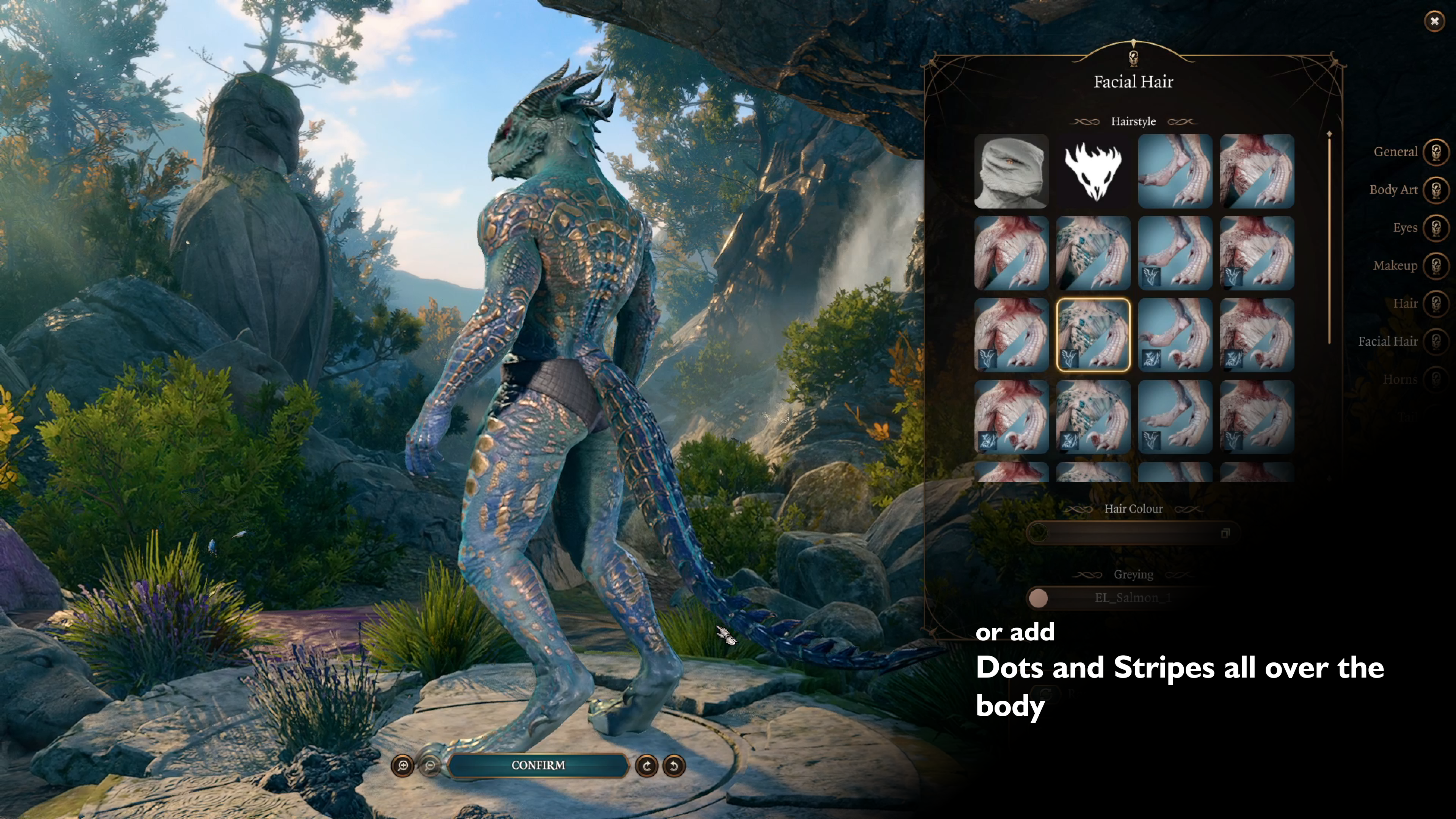Rotate the character counter-clockwise

pyautogui.click(x=674, y=766)
